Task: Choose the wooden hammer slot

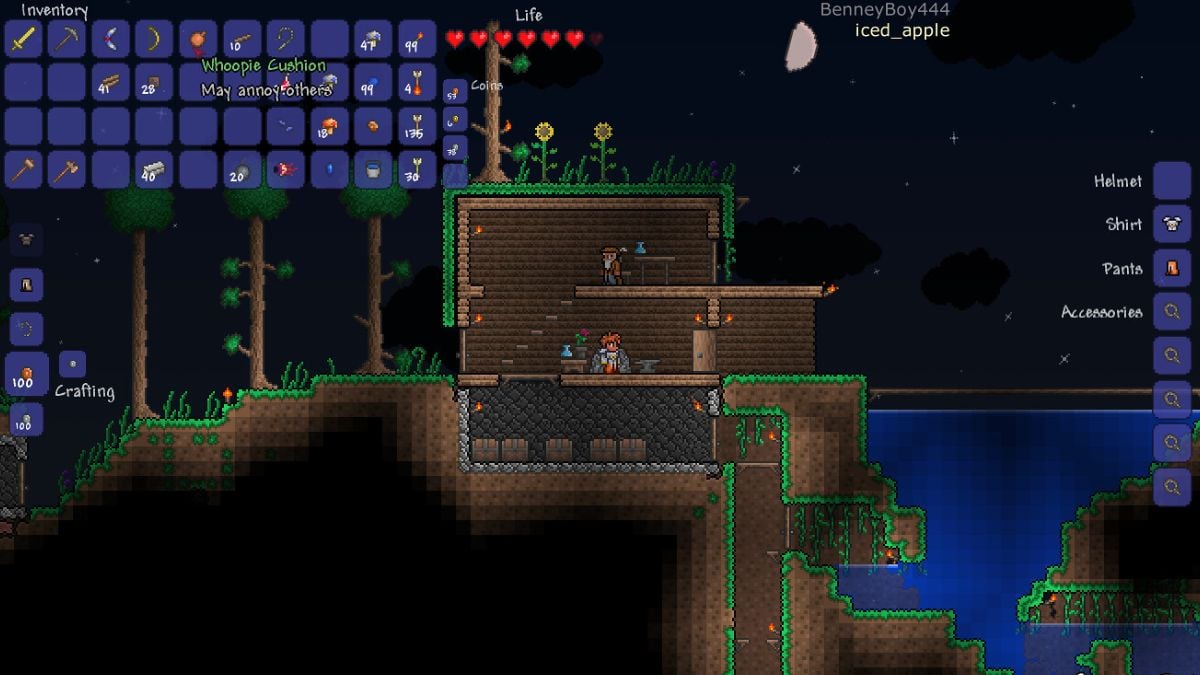Action: coord(23,170)
